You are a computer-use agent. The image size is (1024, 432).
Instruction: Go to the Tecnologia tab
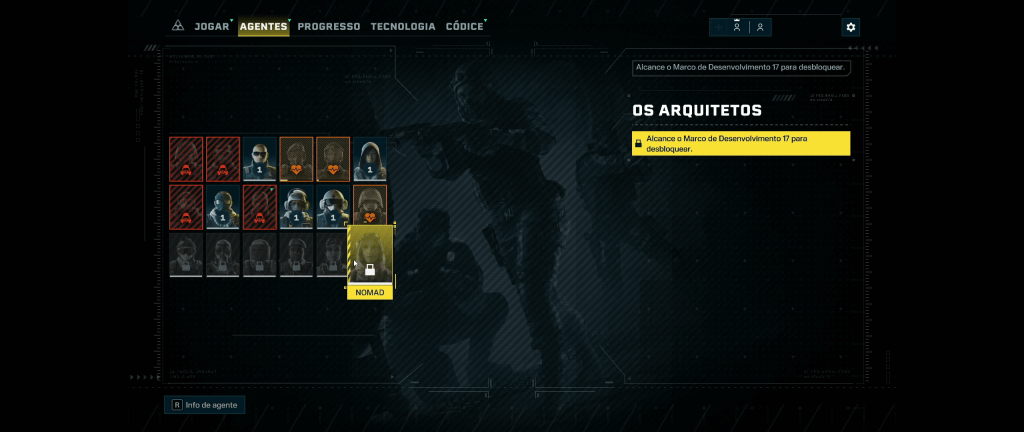(x=403, y=27)
